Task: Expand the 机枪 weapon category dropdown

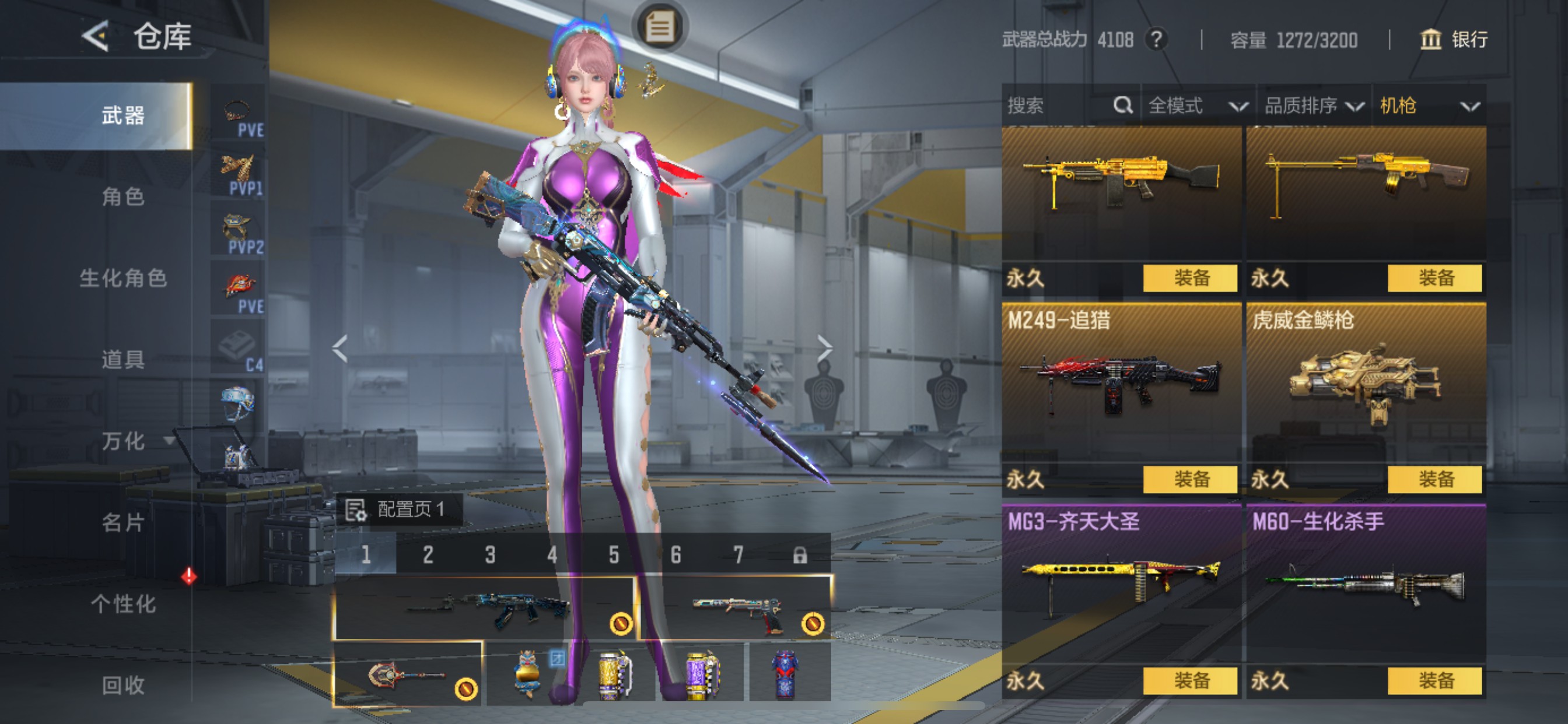Action: [x=1430, y=106]
